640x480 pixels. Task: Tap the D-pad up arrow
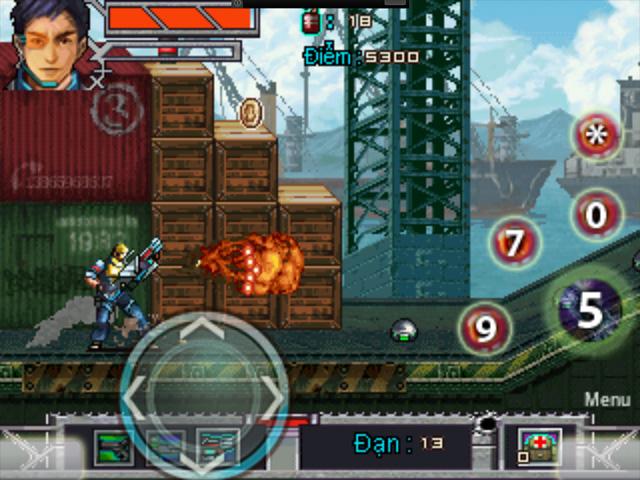[203, 330]
